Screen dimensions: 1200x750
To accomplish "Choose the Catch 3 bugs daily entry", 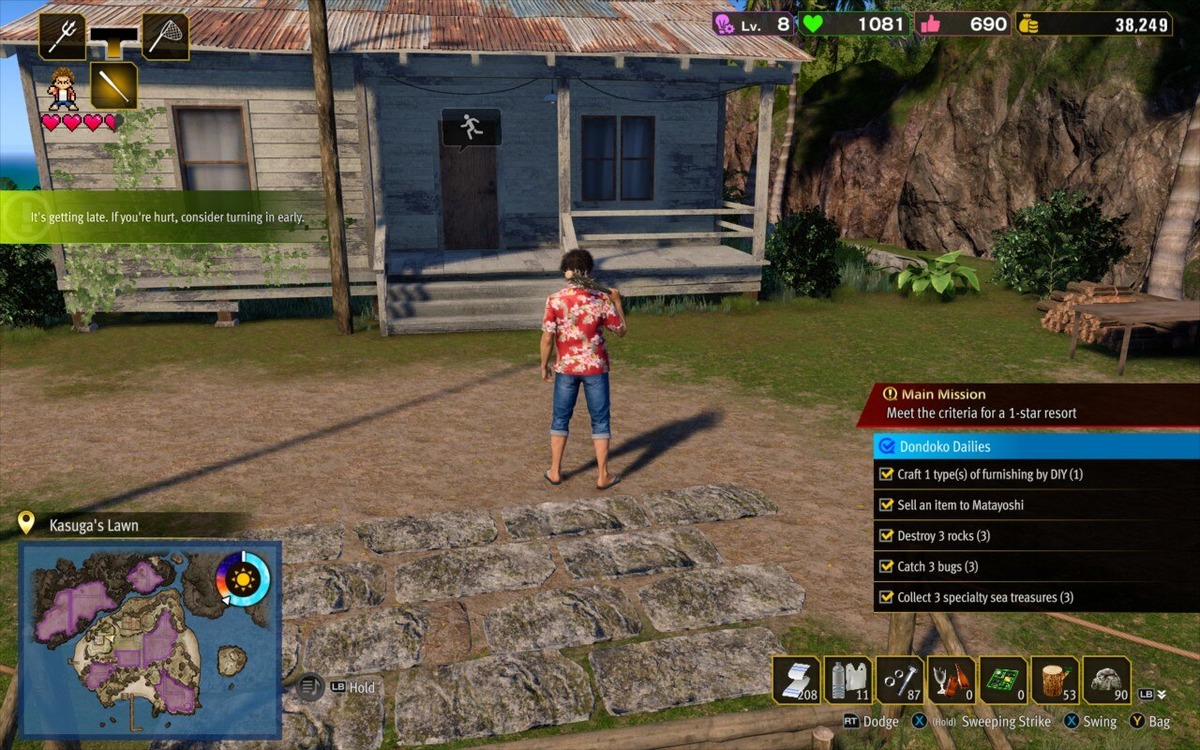I will (937, 567).
